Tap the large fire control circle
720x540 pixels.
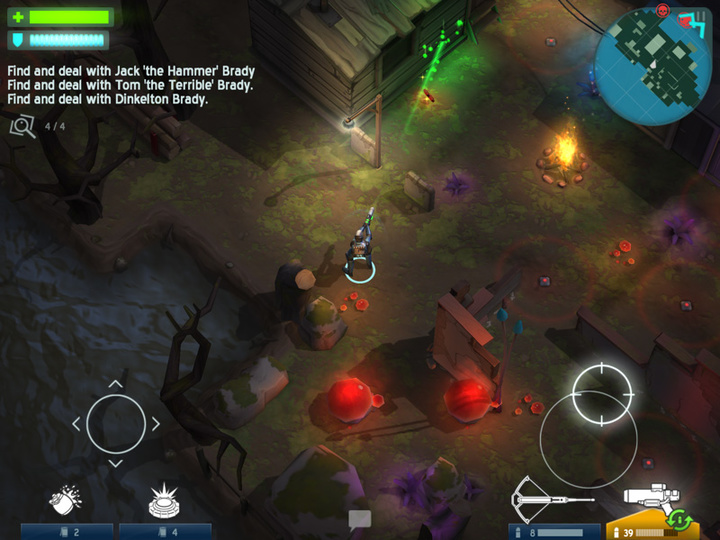click(x=588, y=438)
